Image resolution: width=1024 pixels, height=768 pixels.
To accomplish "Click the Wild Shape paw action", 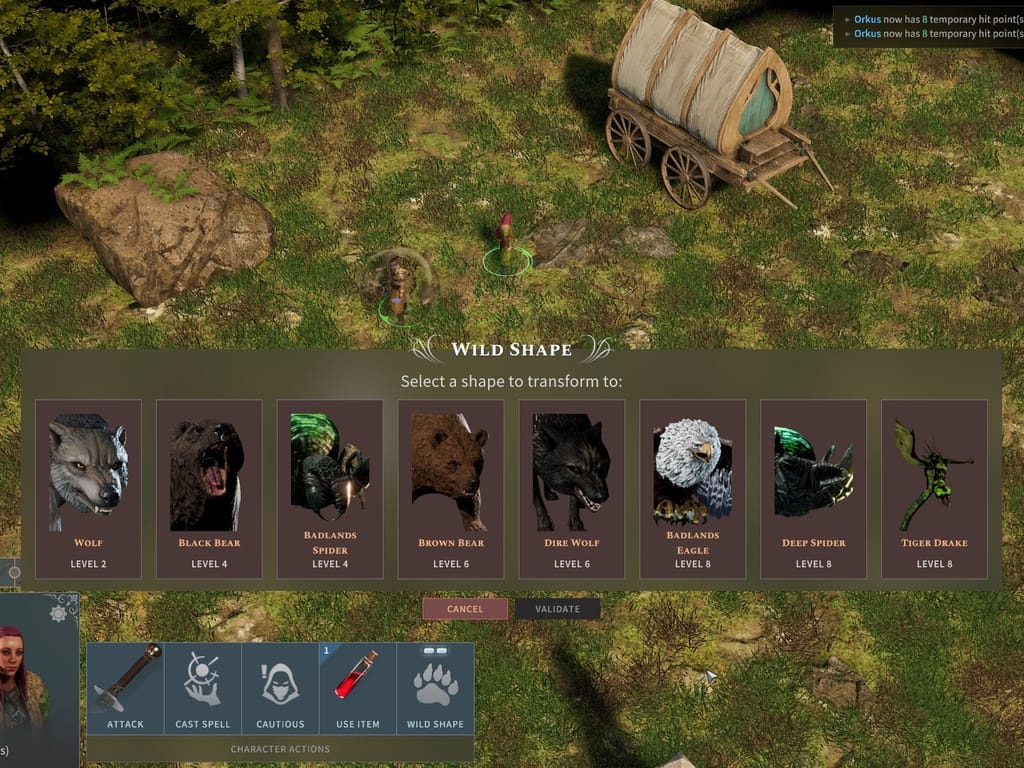I will 435,688.
